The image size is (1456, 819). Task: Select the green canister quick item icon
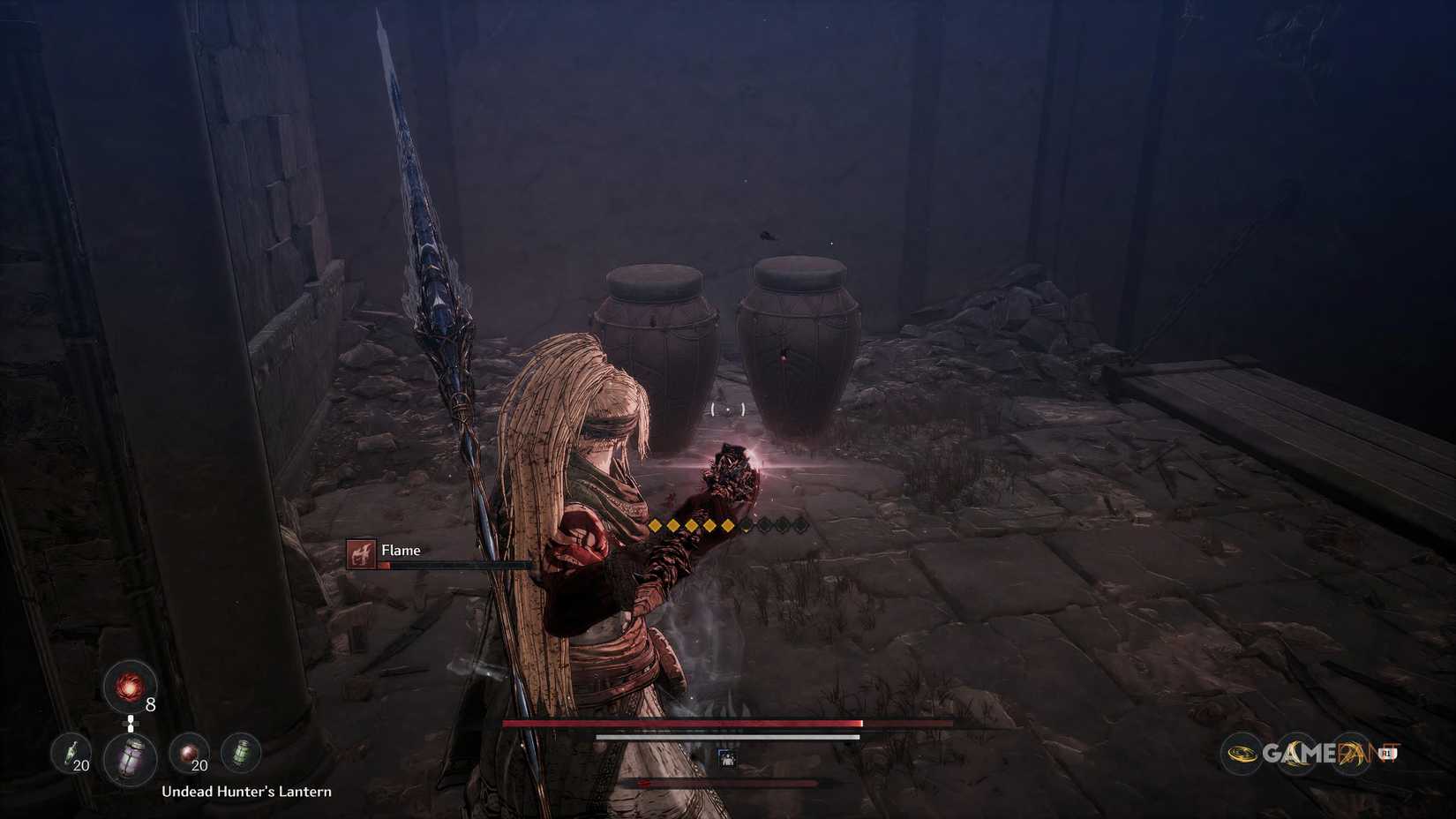(242, 751)
